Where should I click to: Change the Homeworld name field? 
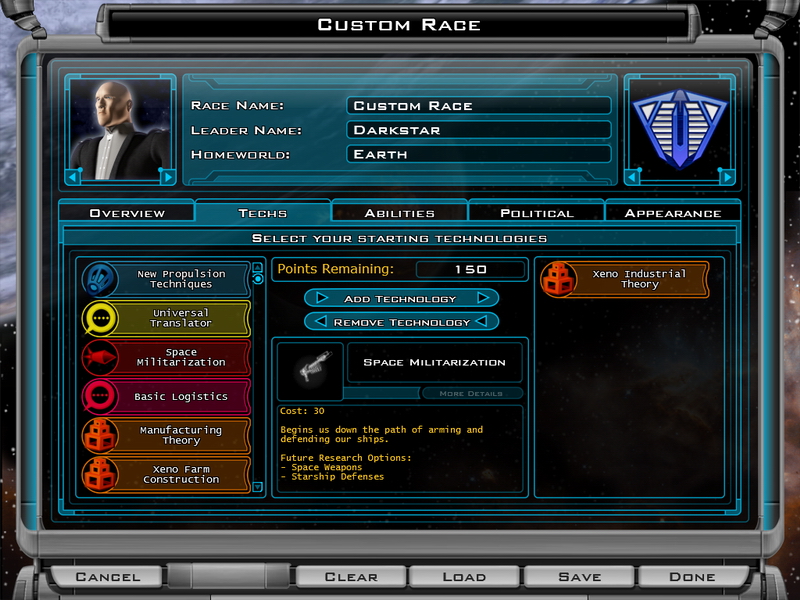click(479, 154)
